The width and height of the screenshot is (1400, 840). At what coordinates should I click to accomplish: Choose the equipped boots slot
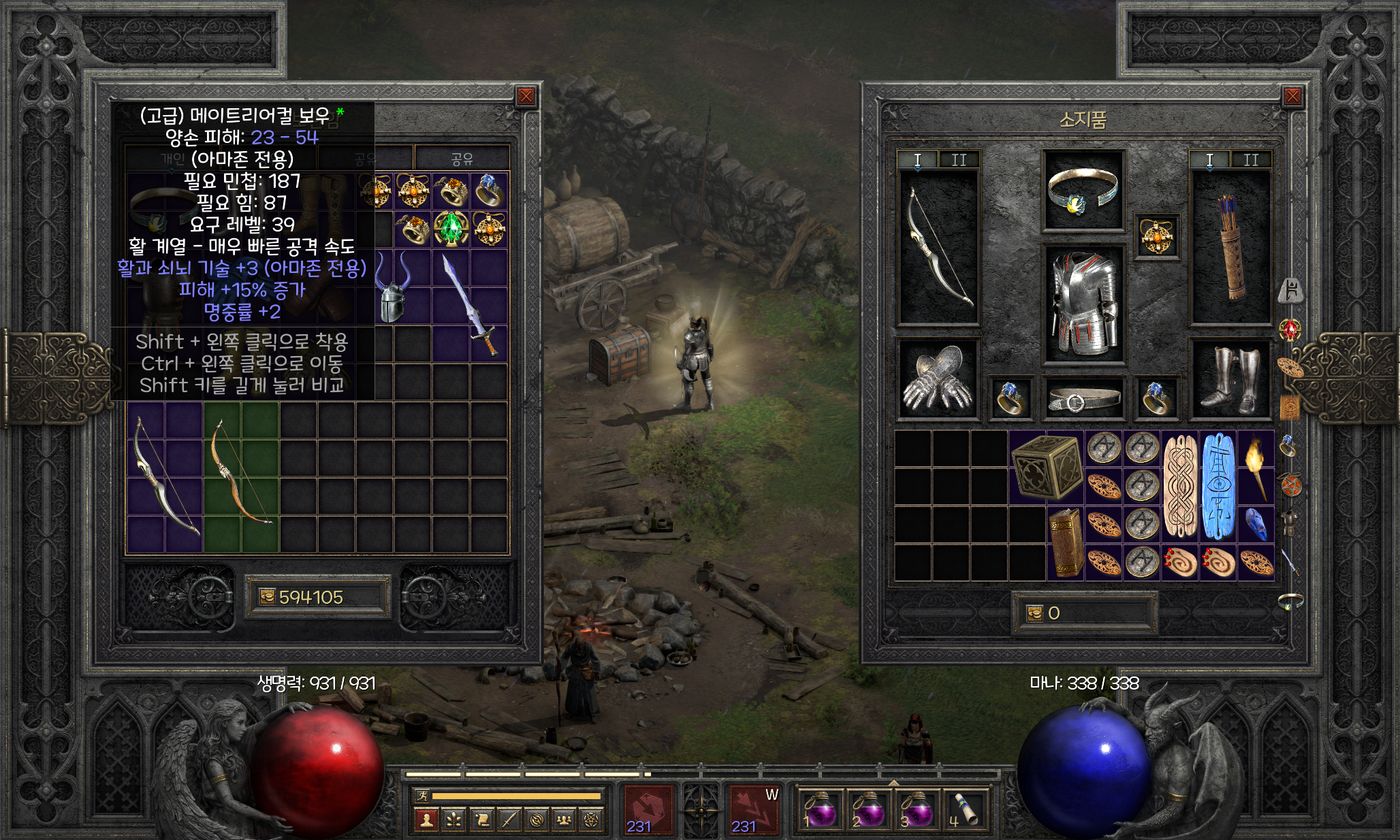(1230, 378)
